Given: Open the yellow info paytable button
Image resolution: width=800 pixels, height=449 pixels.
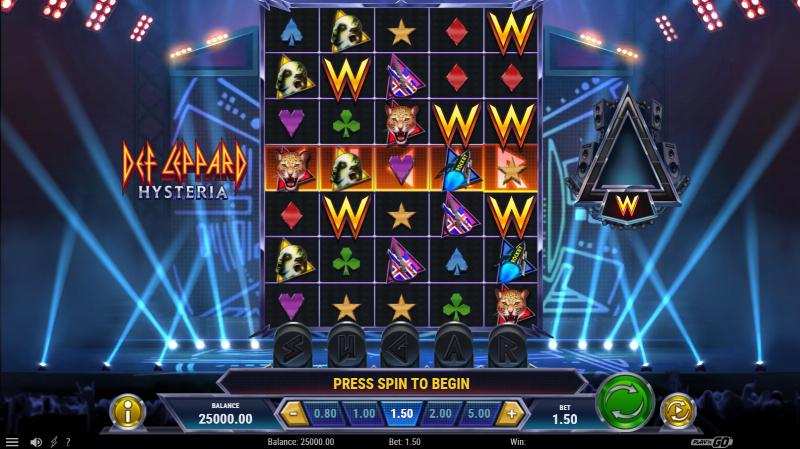Looking at the screenshot, I should (128, 411).
